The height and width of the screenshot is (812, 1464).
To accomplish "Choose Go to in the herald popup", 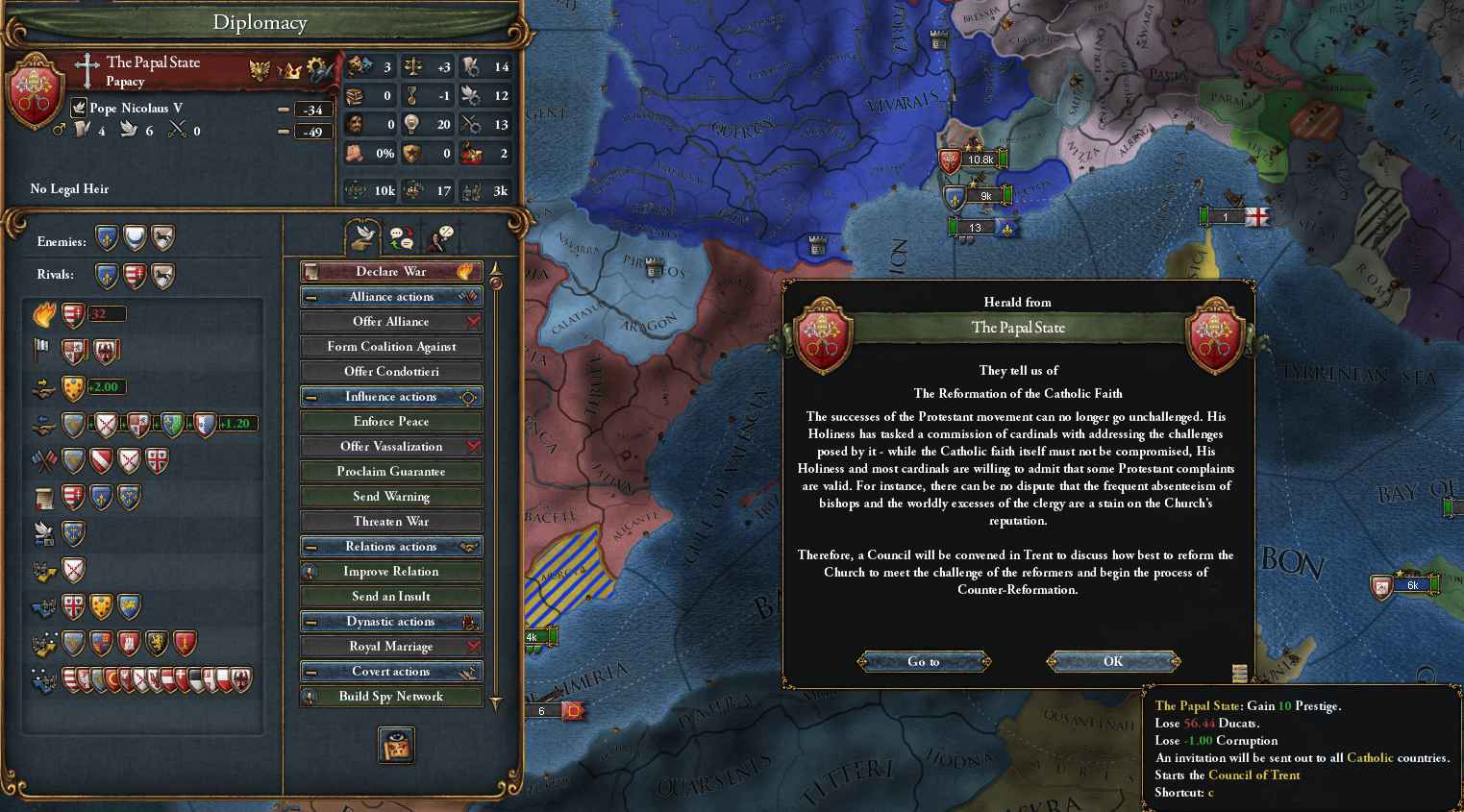I will (x=923, y=661).
